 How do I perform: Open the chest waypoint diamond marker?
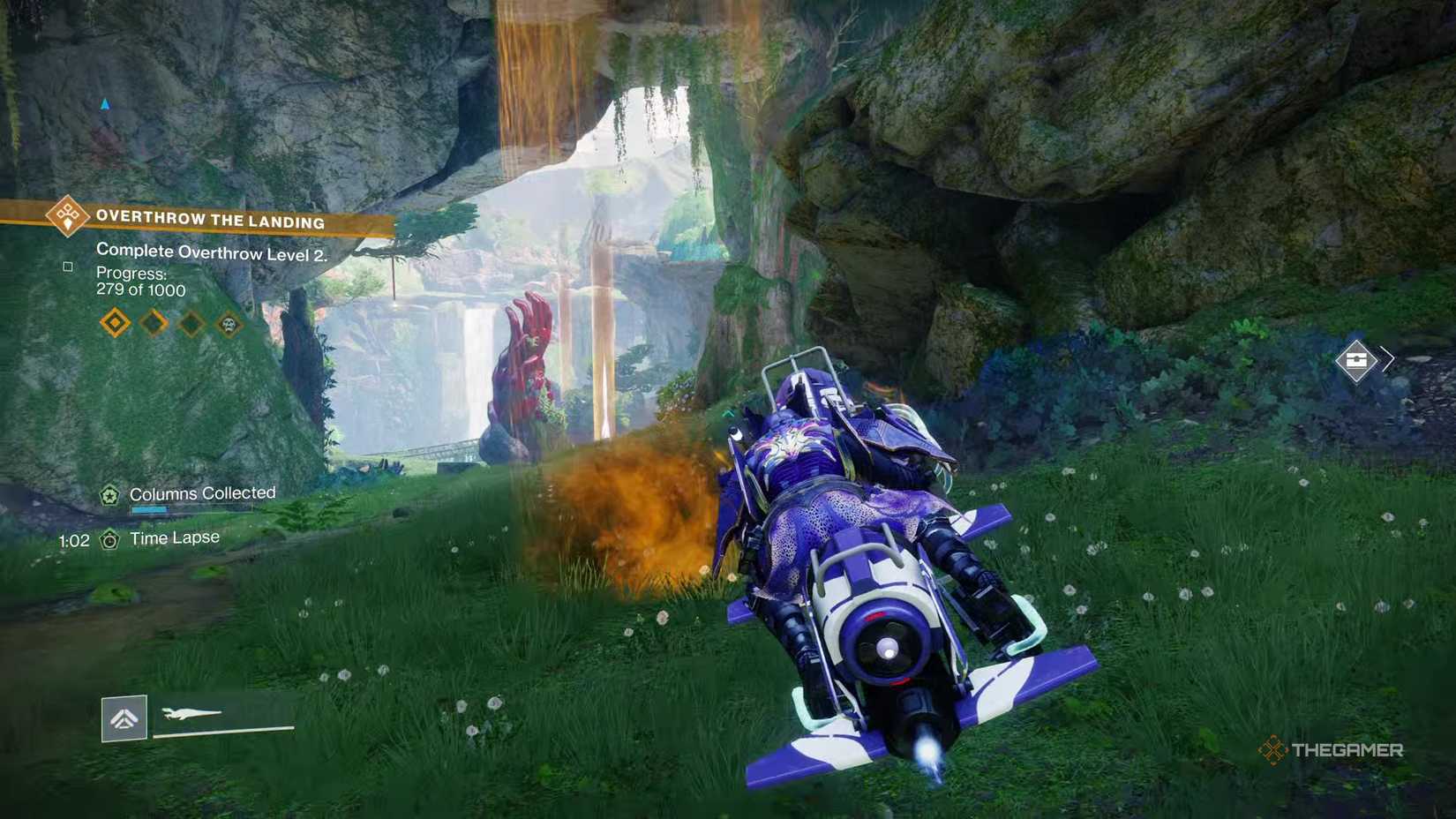click(x=1356, y=359)
